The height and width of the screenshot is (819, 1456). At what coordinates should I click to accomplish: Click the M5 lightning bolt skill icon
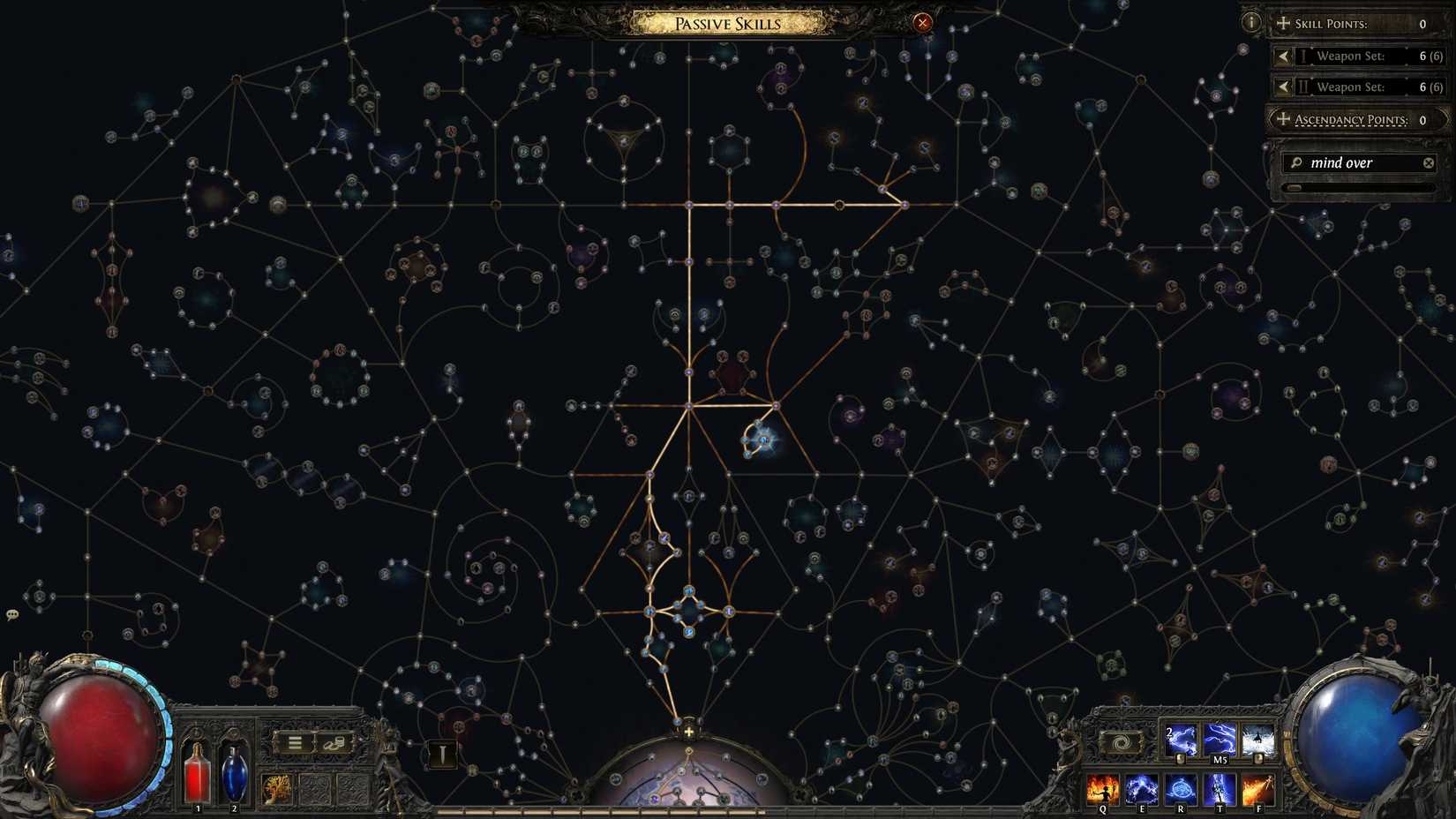point(1220,741)
